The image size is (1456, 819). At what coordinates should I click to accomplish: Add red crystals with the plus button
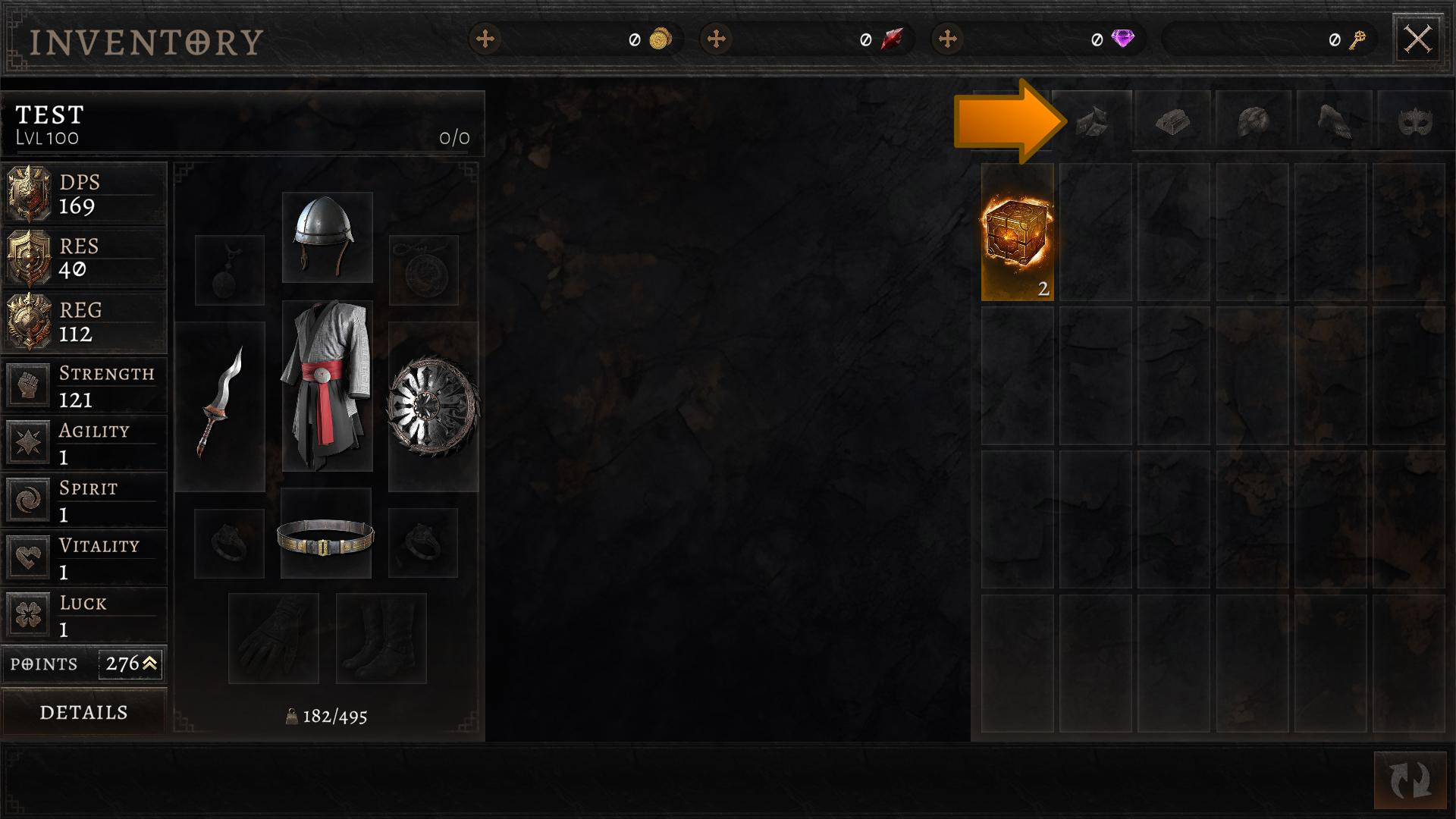point(716,39)
